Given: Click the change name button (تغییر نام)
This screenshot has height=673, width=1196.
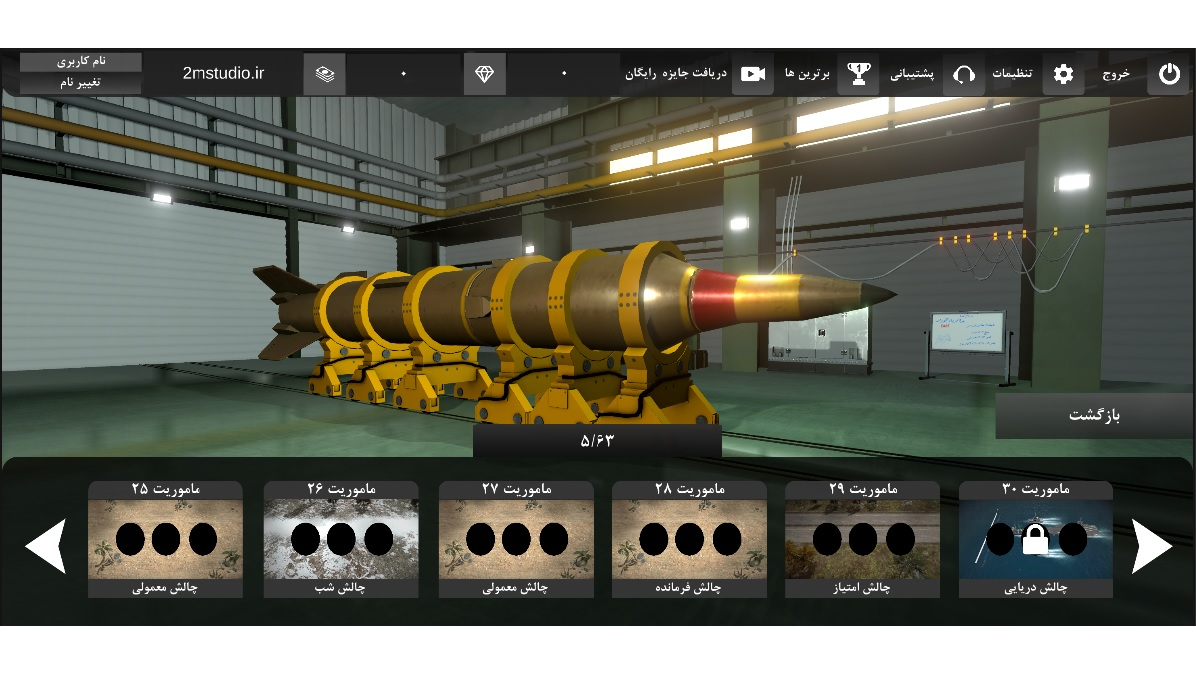Looking at the screenshot, I should pyautogui.click(x=81, y=83).
